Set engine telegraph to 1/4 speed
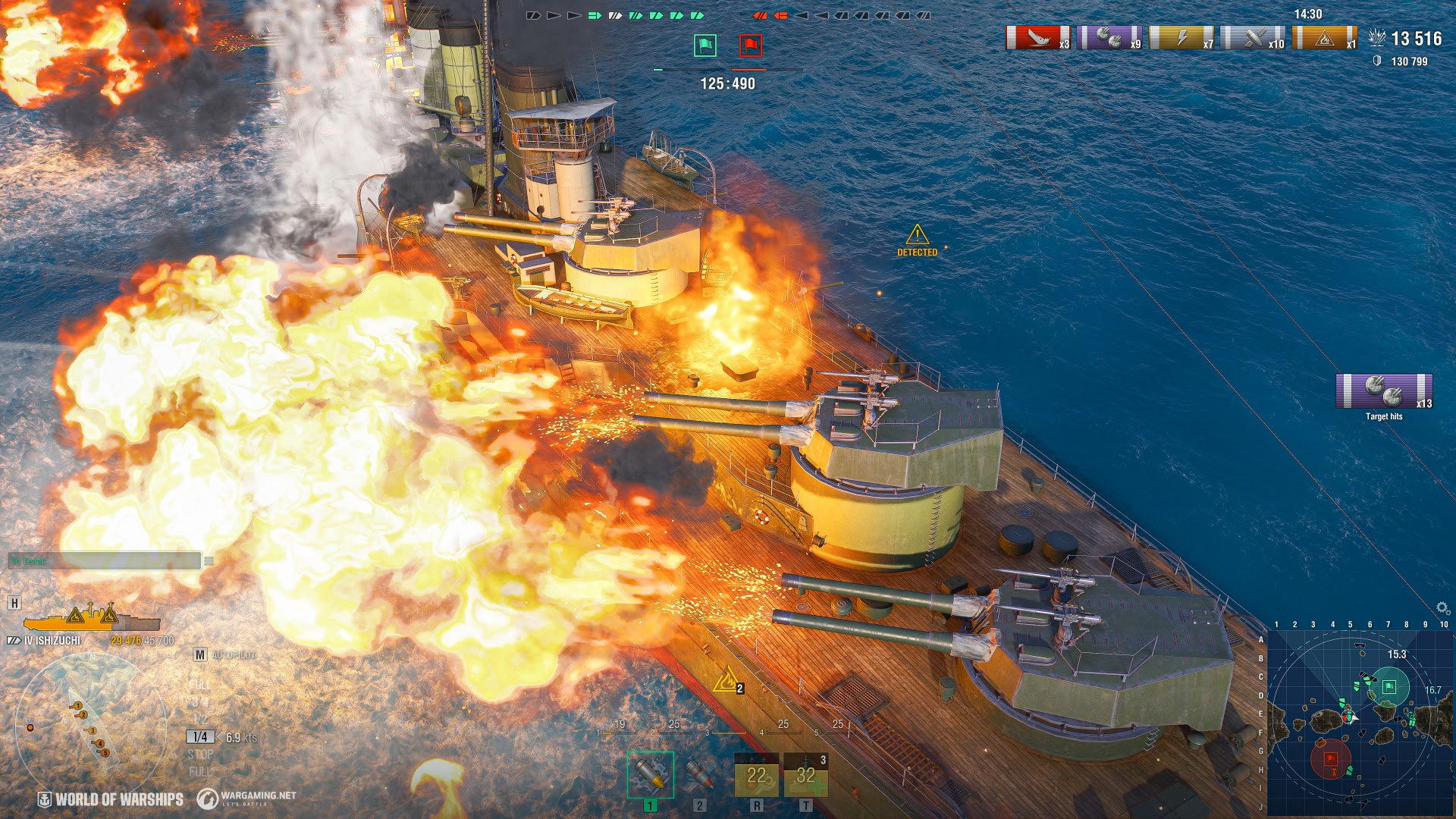Viewport: 1456px width, 819px height. [200, 737]
